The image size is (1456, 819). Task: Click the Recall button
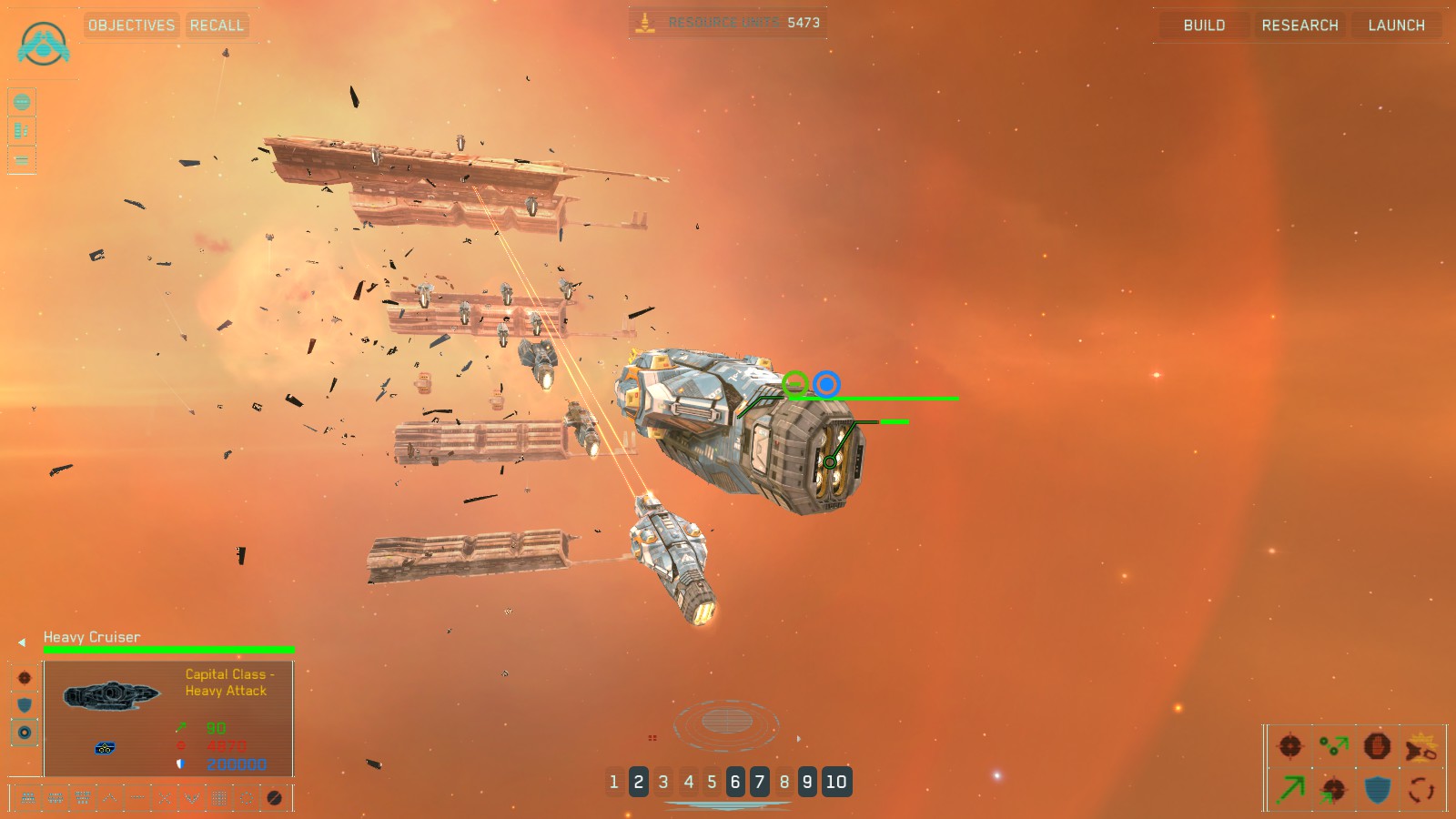pyautogui.click(x=217, y=25)
